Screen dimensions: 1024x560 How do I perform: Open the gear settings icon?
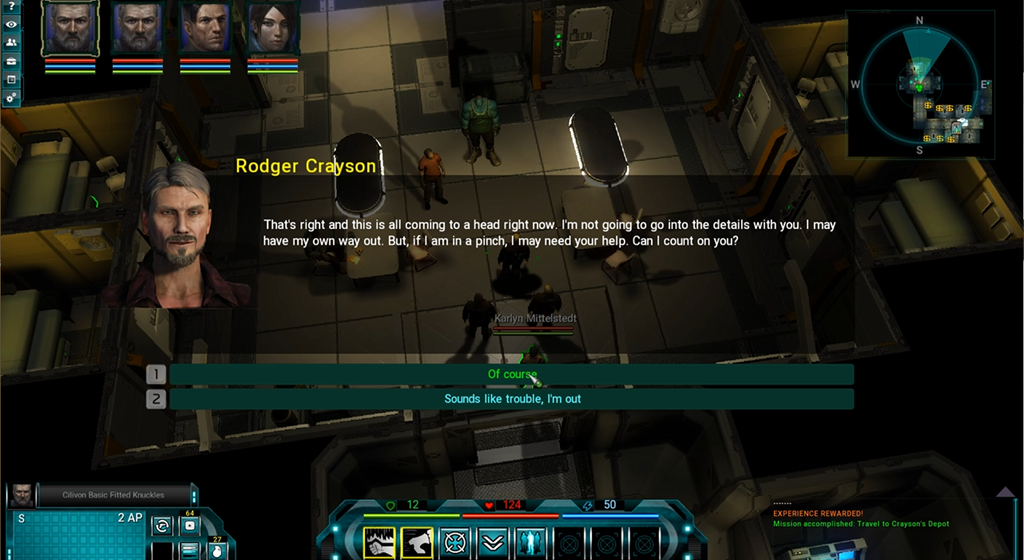pos(11,97)
